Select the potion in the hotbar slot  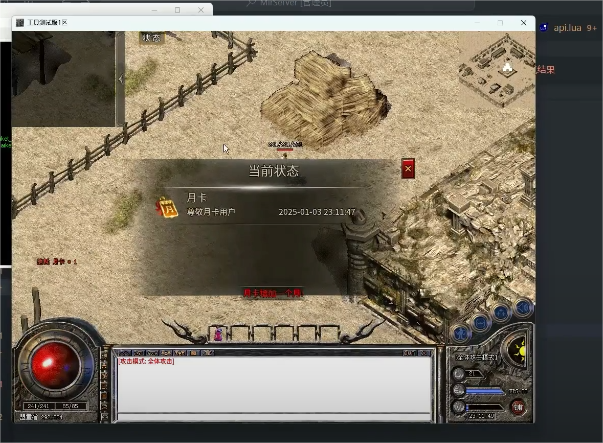(218, 334)
